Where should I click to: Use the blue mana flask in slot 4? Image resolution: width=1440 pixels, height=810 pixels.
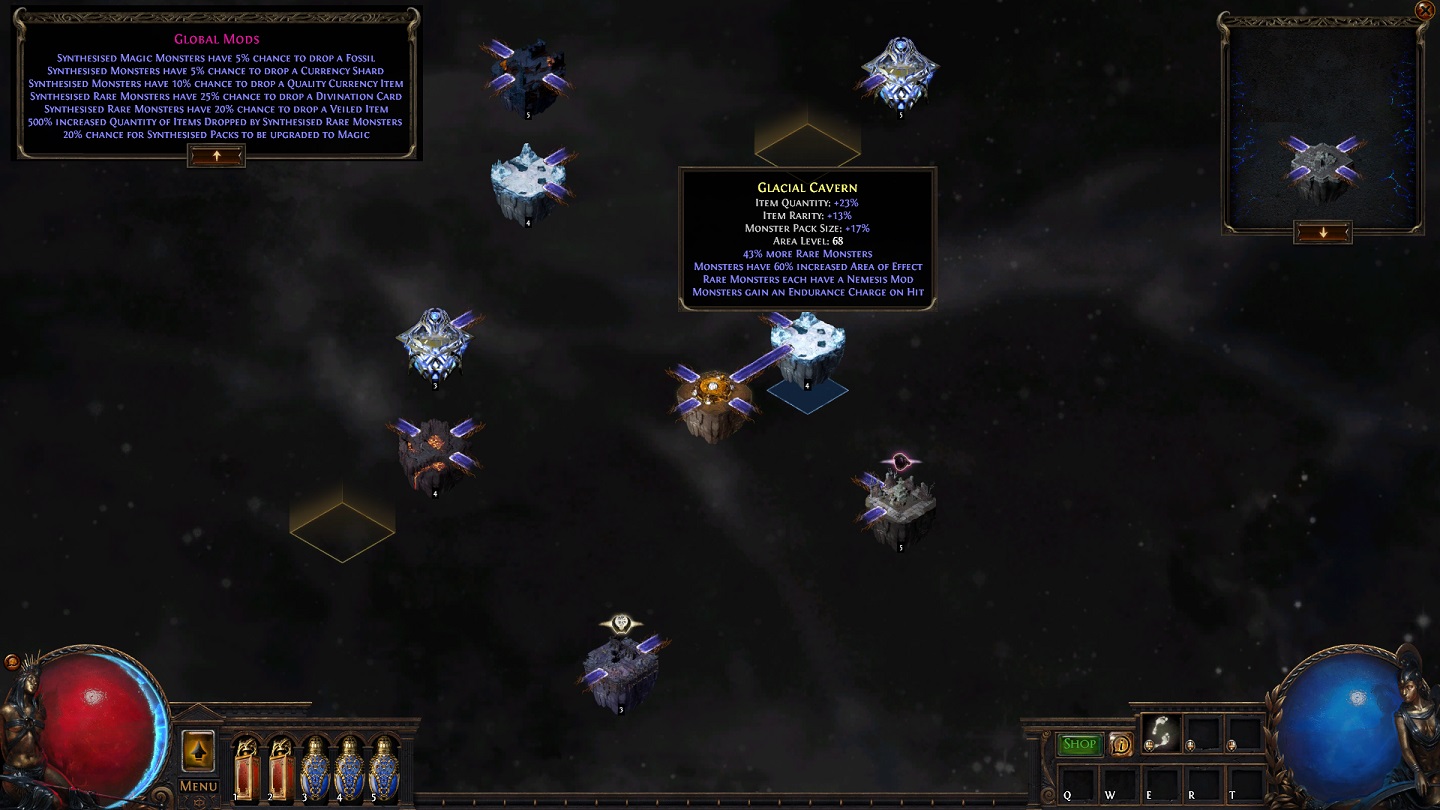[349, 767]
